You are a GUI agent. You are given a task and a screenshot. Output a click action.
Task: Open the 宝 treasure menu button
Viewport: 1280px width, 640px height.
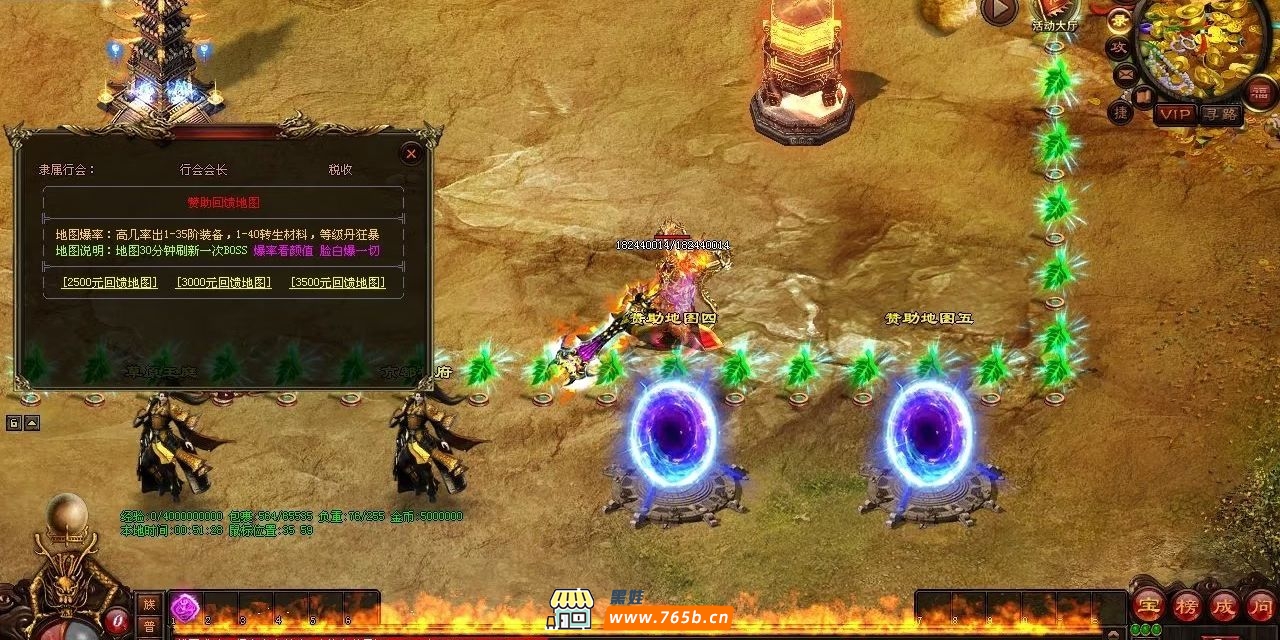1147,605
